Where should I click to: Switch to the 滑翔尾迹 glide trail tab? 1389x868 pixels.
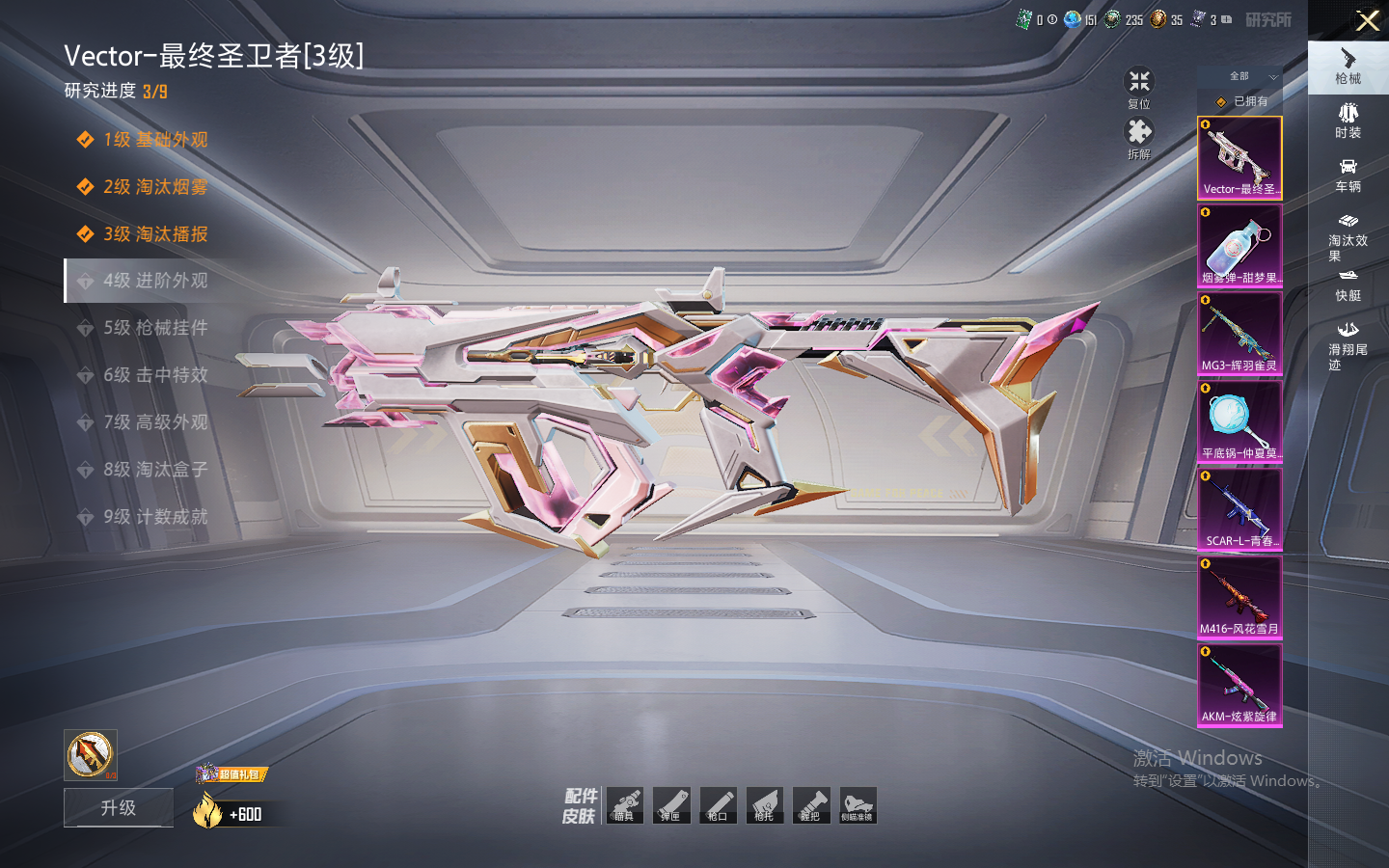pos(1348,344)
